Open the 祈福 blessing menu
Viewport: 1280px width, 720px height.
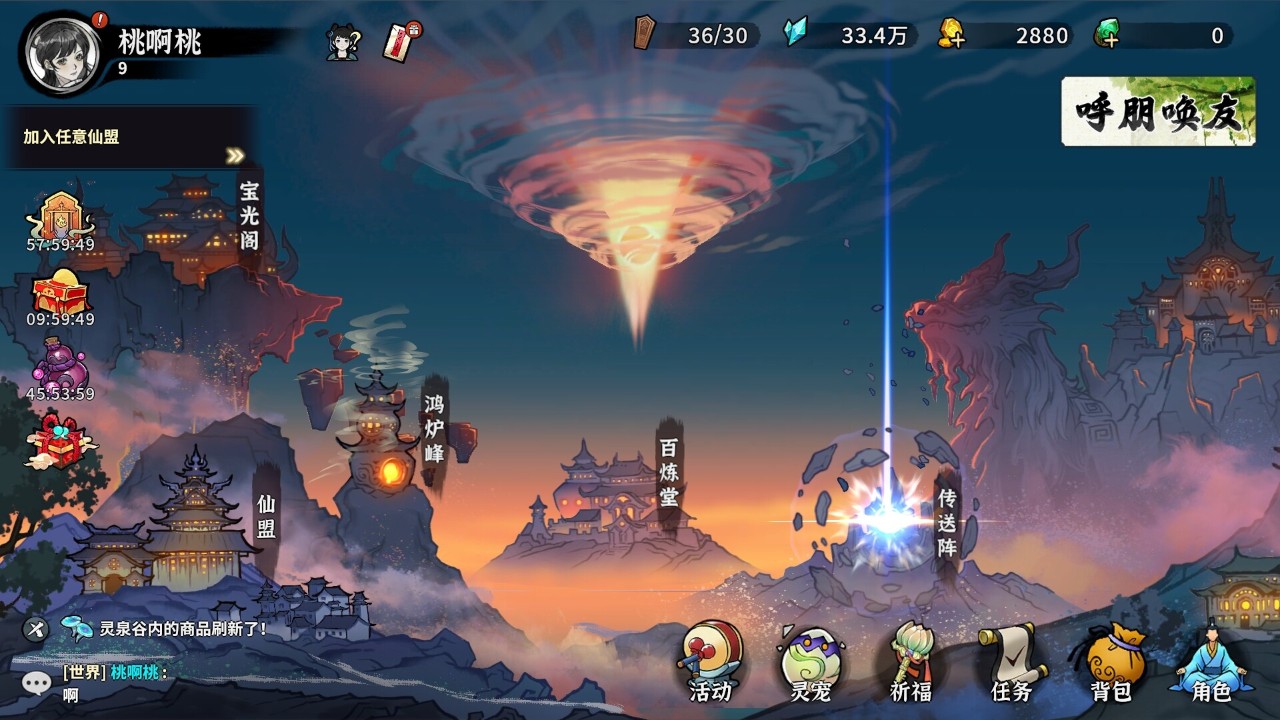[x=910, y=661]
